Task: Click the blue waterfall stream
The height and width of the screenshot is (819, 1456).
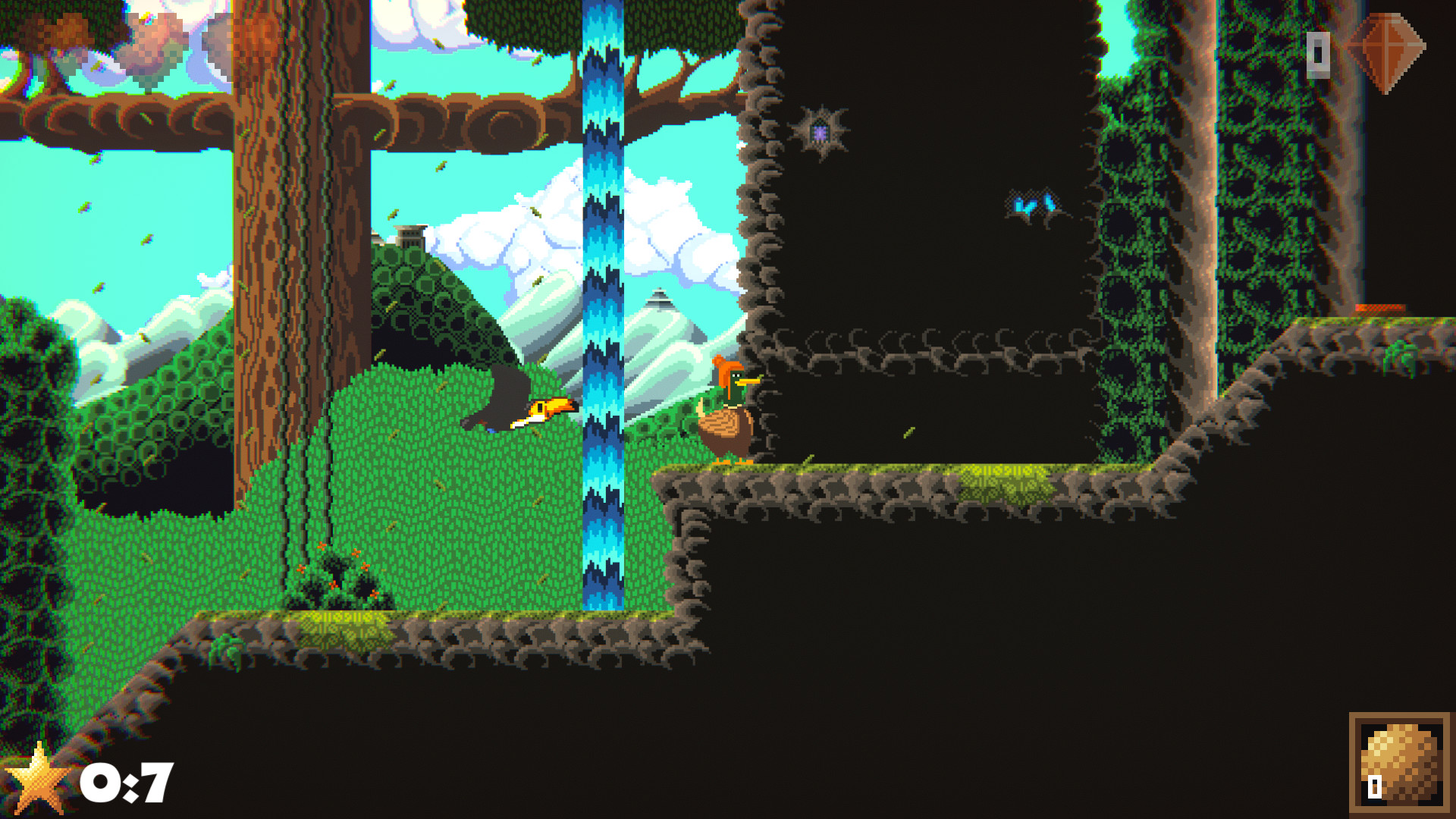Action: coord(601,303)
